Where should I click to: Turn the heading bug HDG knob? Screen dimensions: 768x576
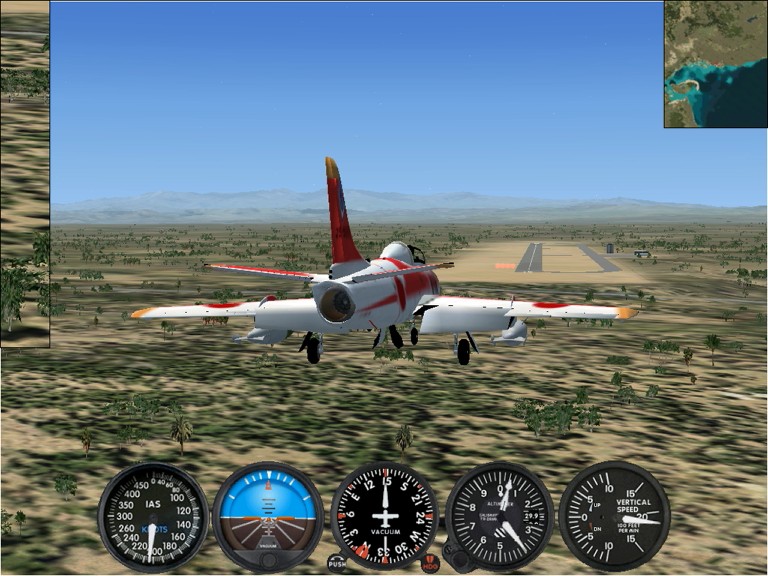tap(431, 563)
